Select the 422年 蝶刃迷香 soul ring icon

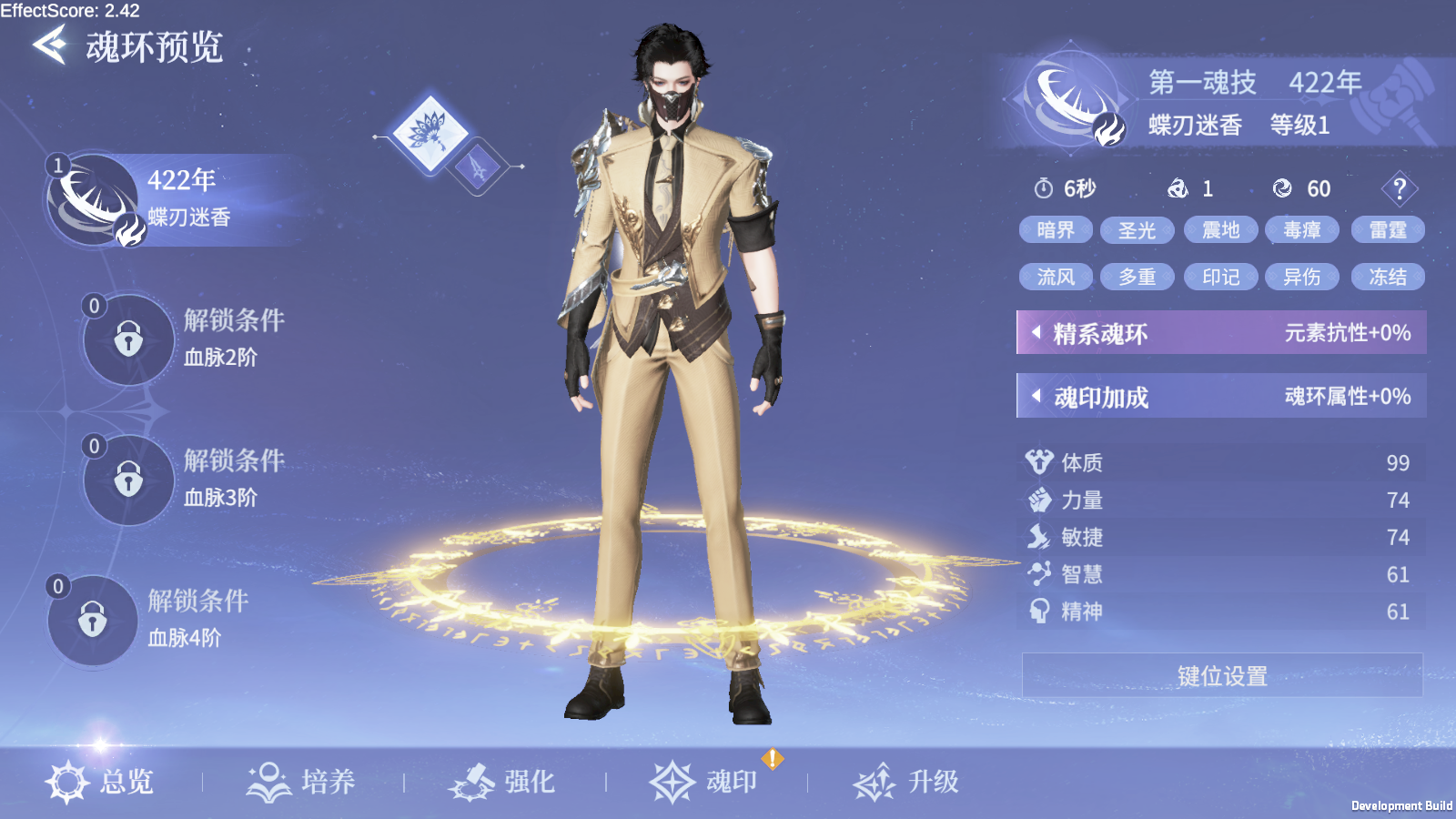88,198
